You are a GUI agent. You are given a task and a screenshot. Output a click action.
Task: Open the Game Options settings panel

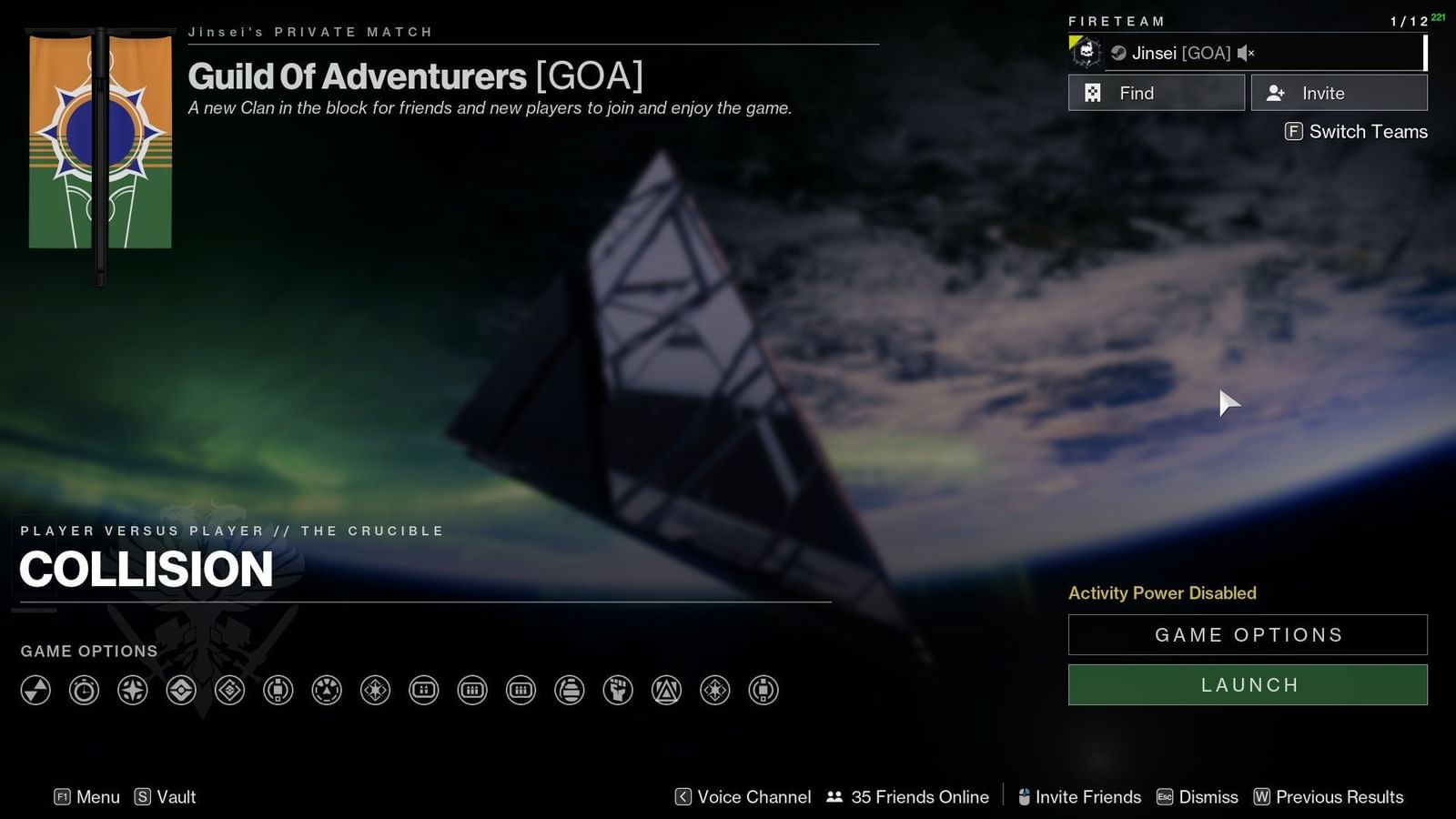(x=1248, y=634)
